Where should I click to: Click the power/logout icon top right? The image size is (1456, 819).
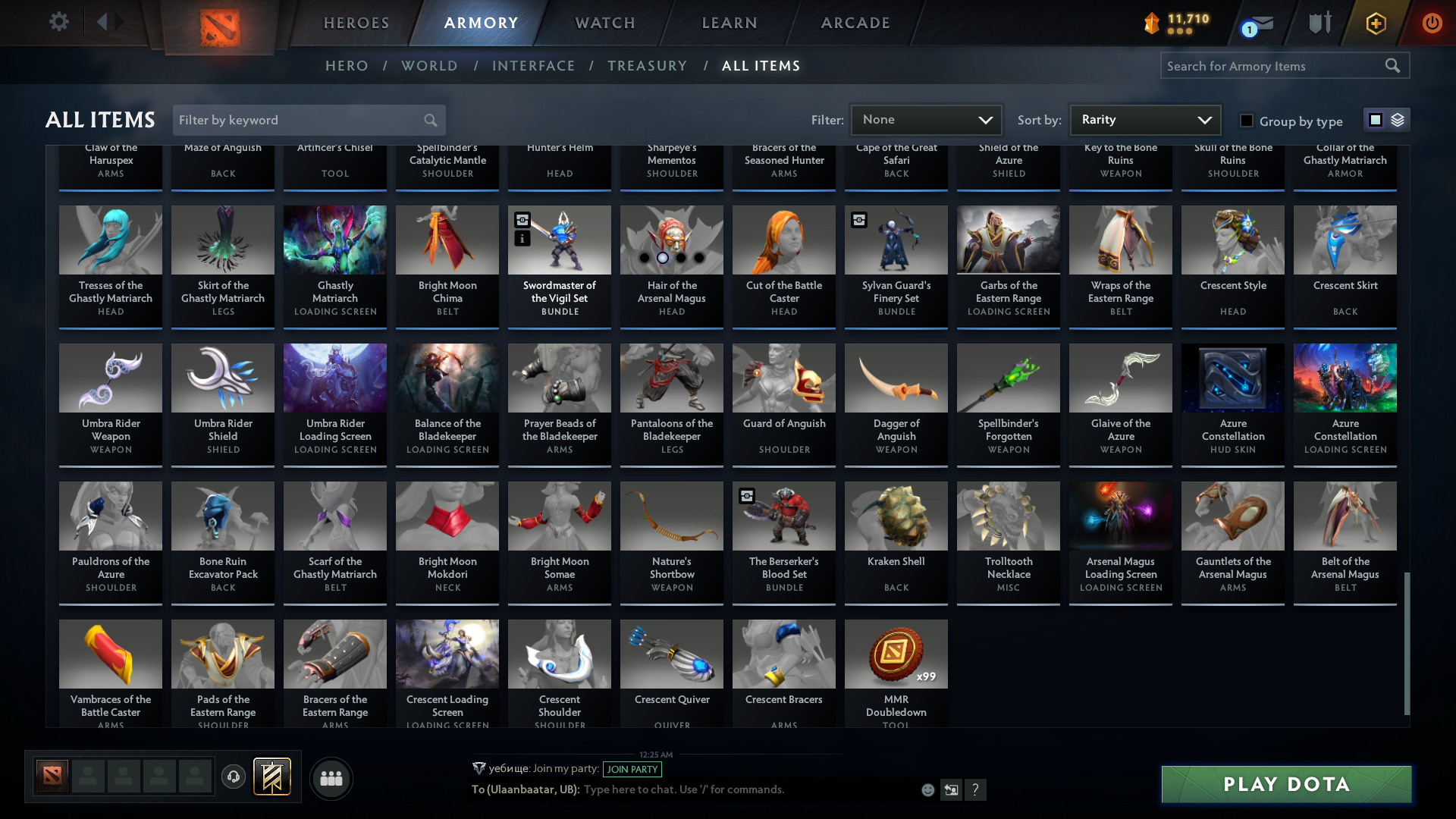pyautogui.click(x=1432, y=23)
